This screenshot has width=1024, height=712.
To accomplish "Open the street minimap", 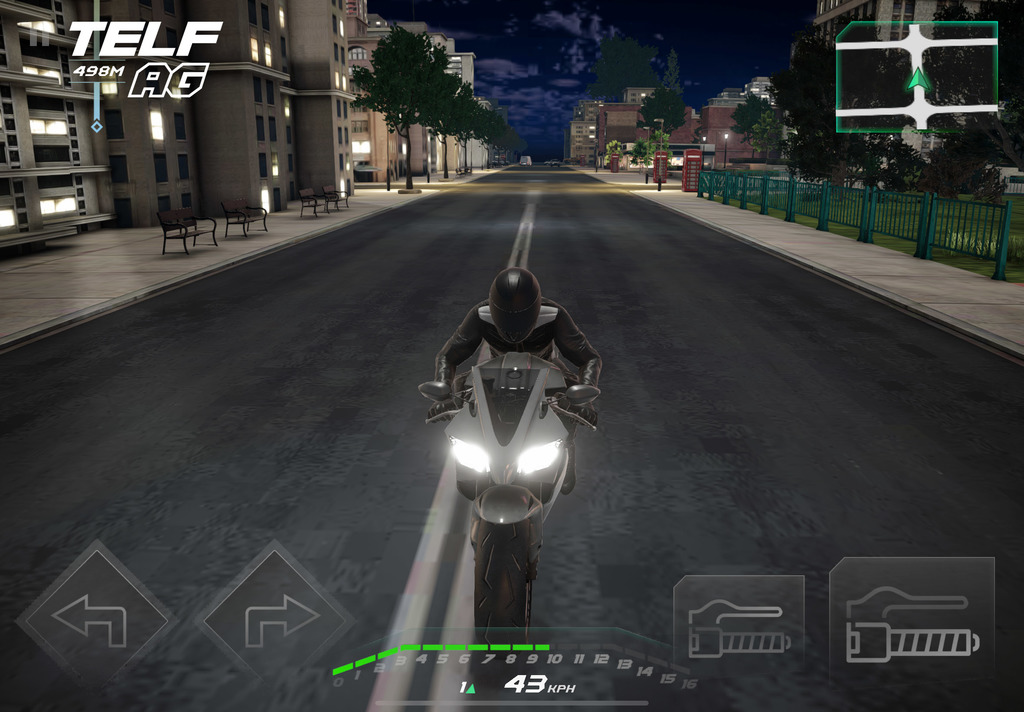I will (x=916, y=78).
